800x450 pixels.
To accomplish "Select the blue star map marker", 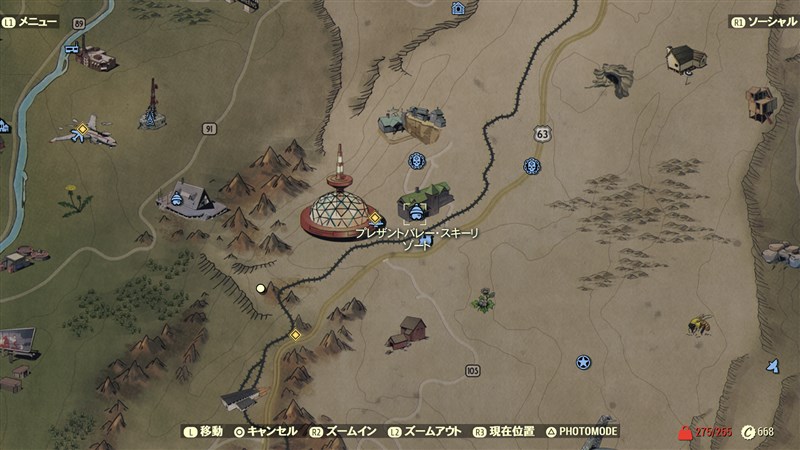I will click(583, 362).
